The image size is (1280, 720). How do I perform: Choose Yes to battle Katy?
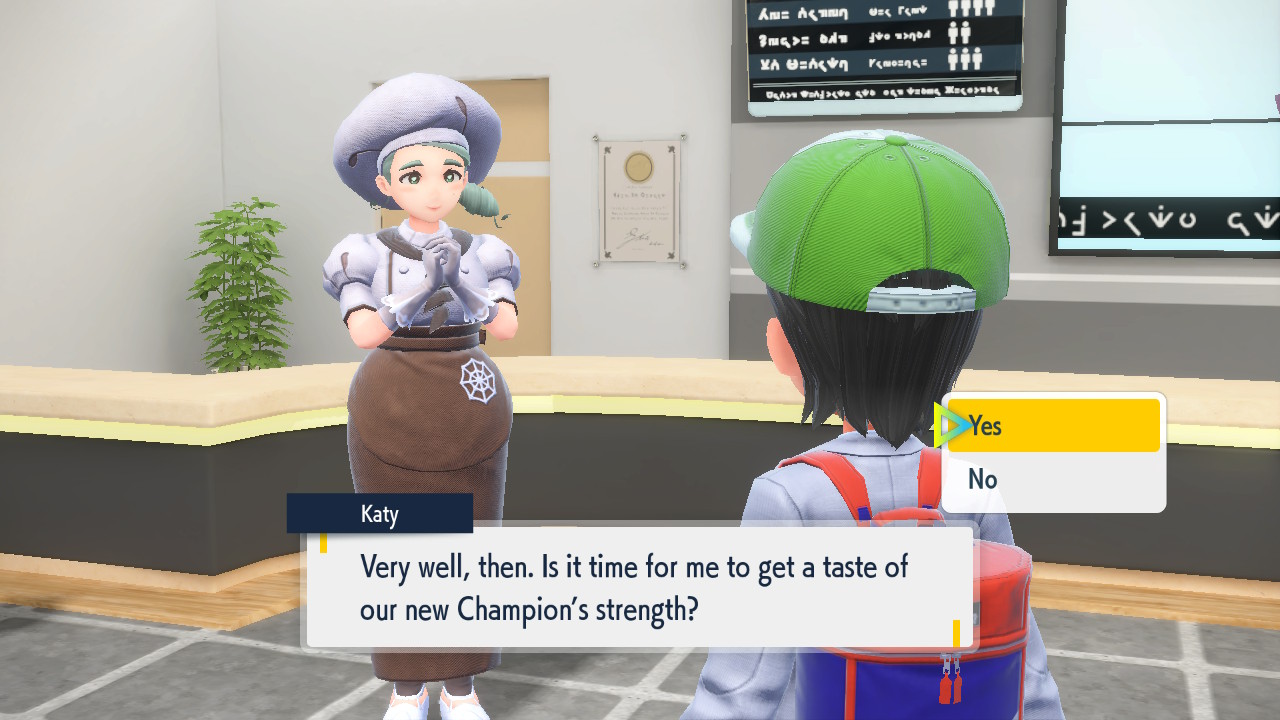tap(1053, 426)
